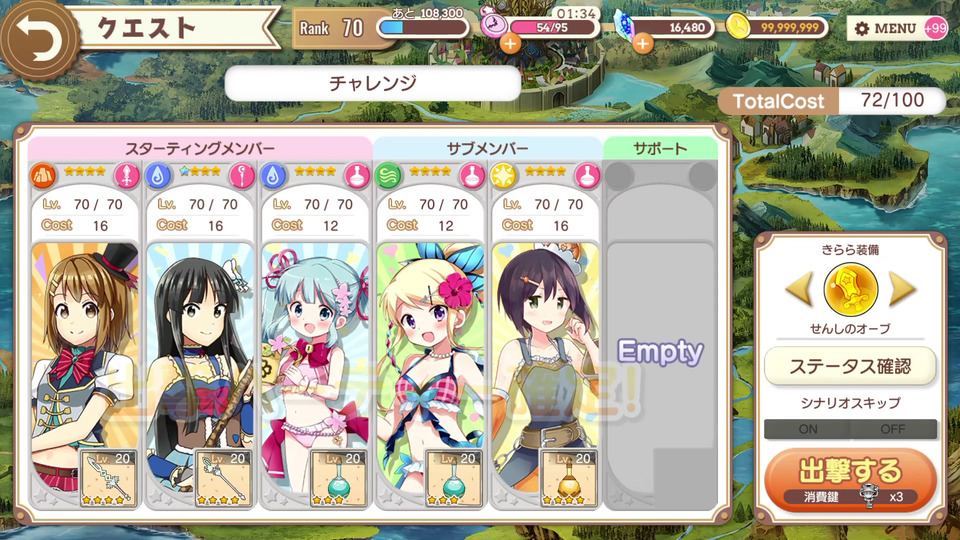The image size is (960, 540).
Task: Open ステータス確認 status check
Action: tap(850, 366)
